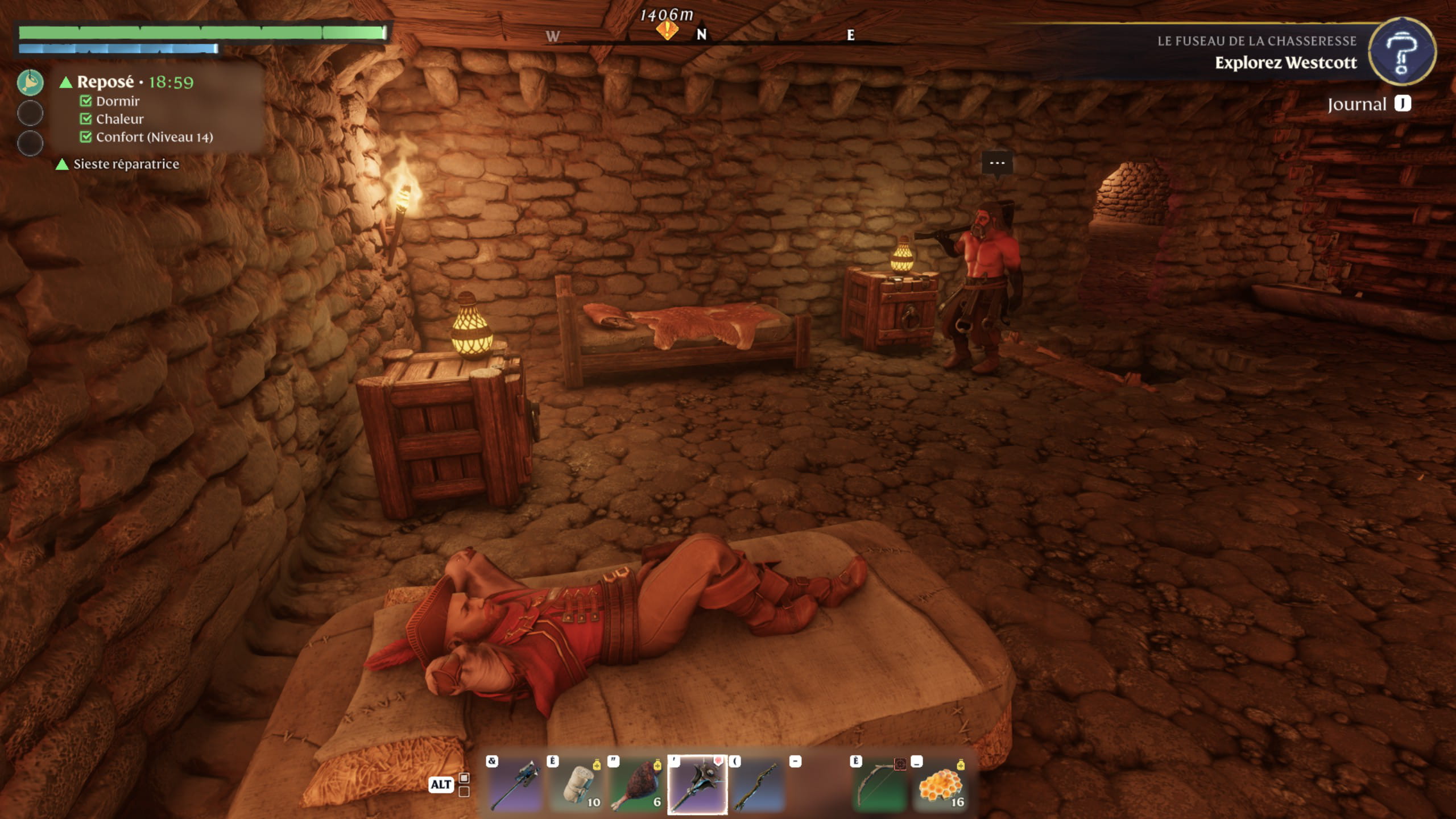
Task: Open the Journal label
Action: (1356, 105)
